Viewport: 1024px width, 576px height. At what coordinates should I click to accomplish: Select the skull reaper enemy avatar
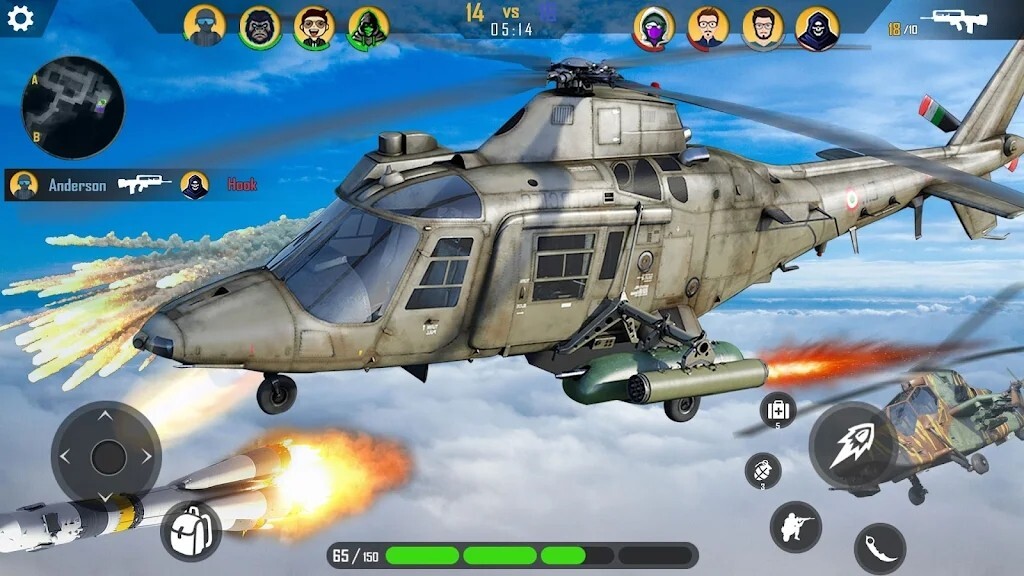[817, 28]
